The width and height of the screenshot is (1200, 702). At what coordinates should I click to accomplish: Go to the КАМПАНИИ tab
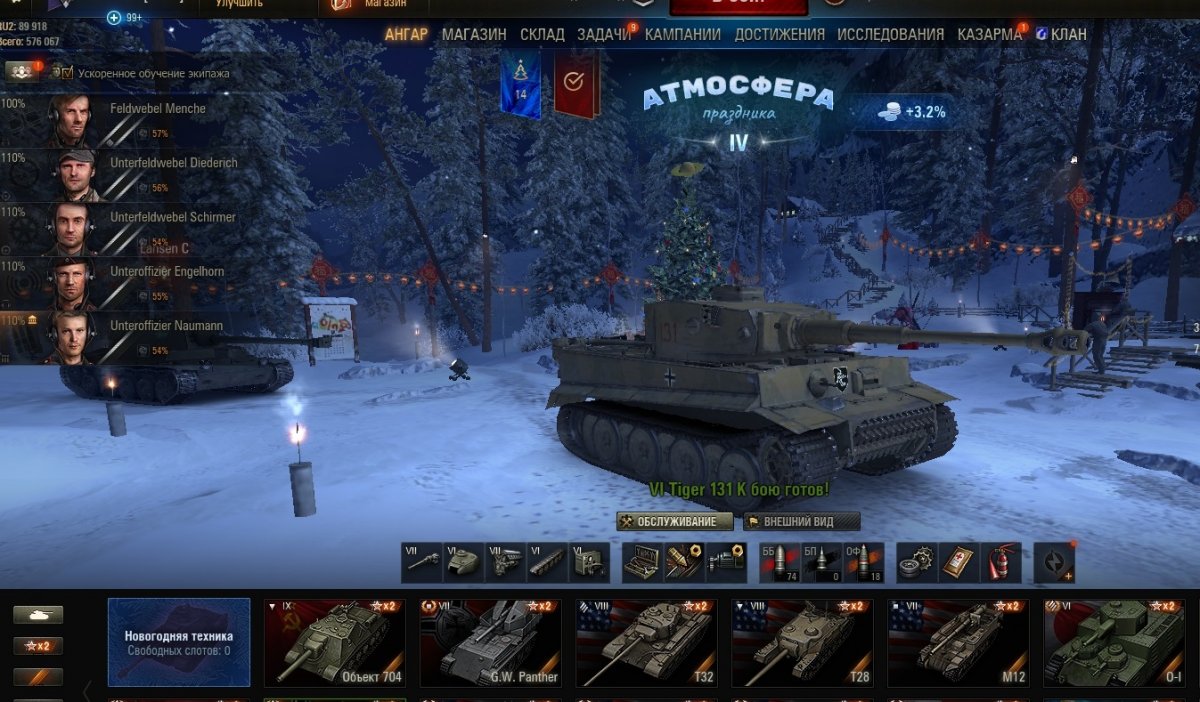[682, 34]
